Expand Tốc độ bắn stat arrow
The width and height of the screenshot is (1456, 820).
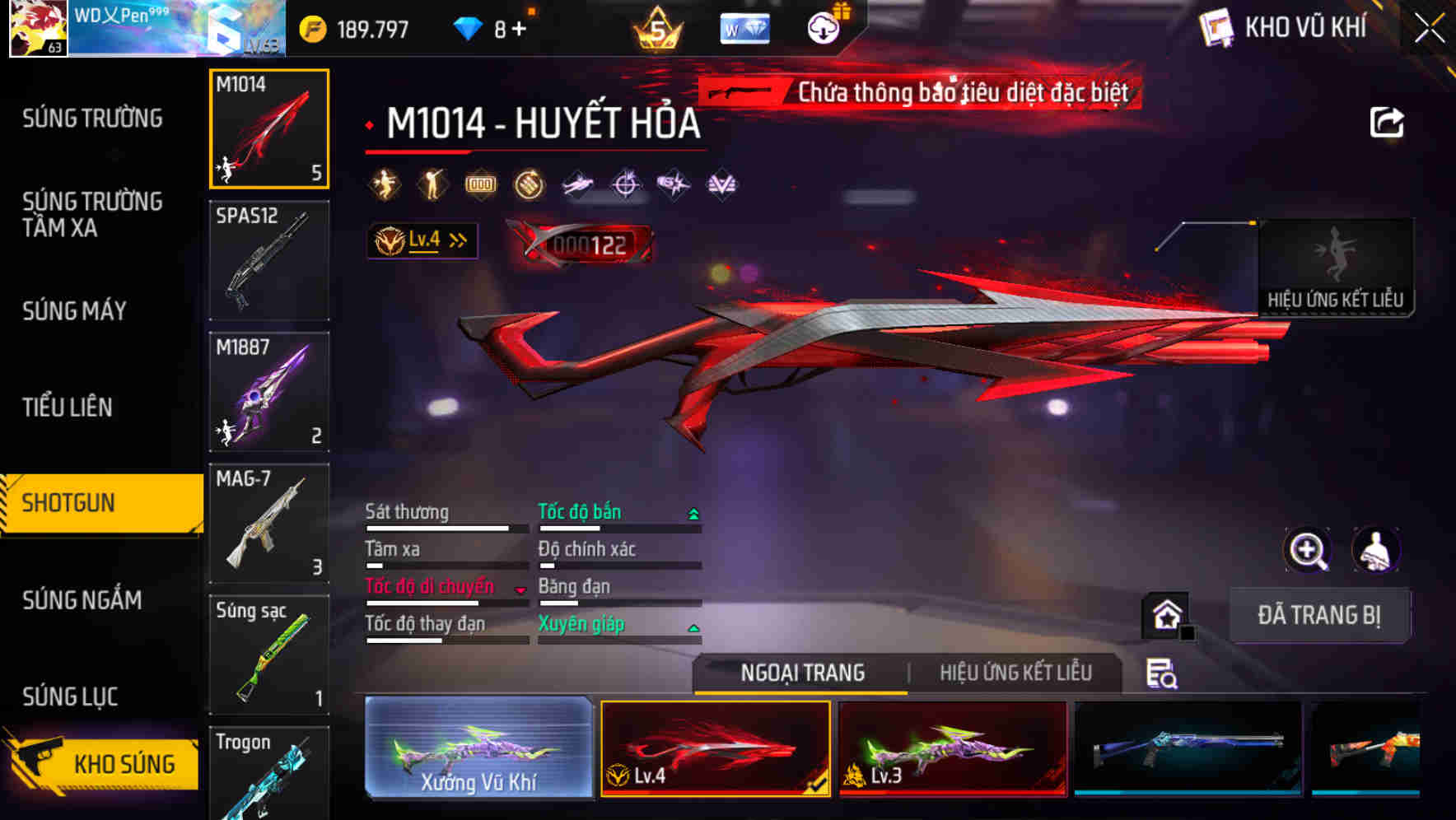(x=692, y=512)
